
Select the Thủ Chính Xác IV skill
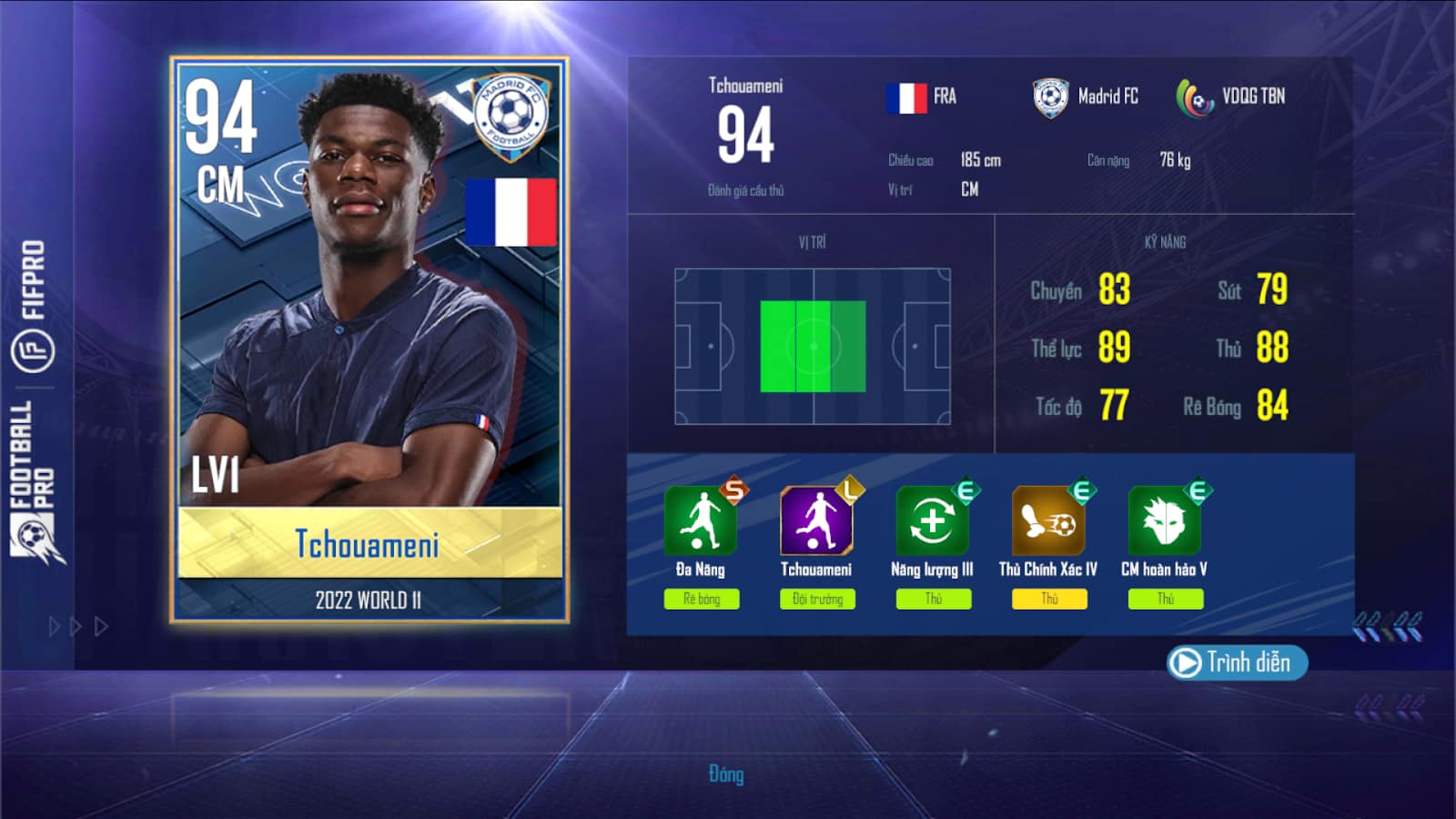coord(1048,521)
